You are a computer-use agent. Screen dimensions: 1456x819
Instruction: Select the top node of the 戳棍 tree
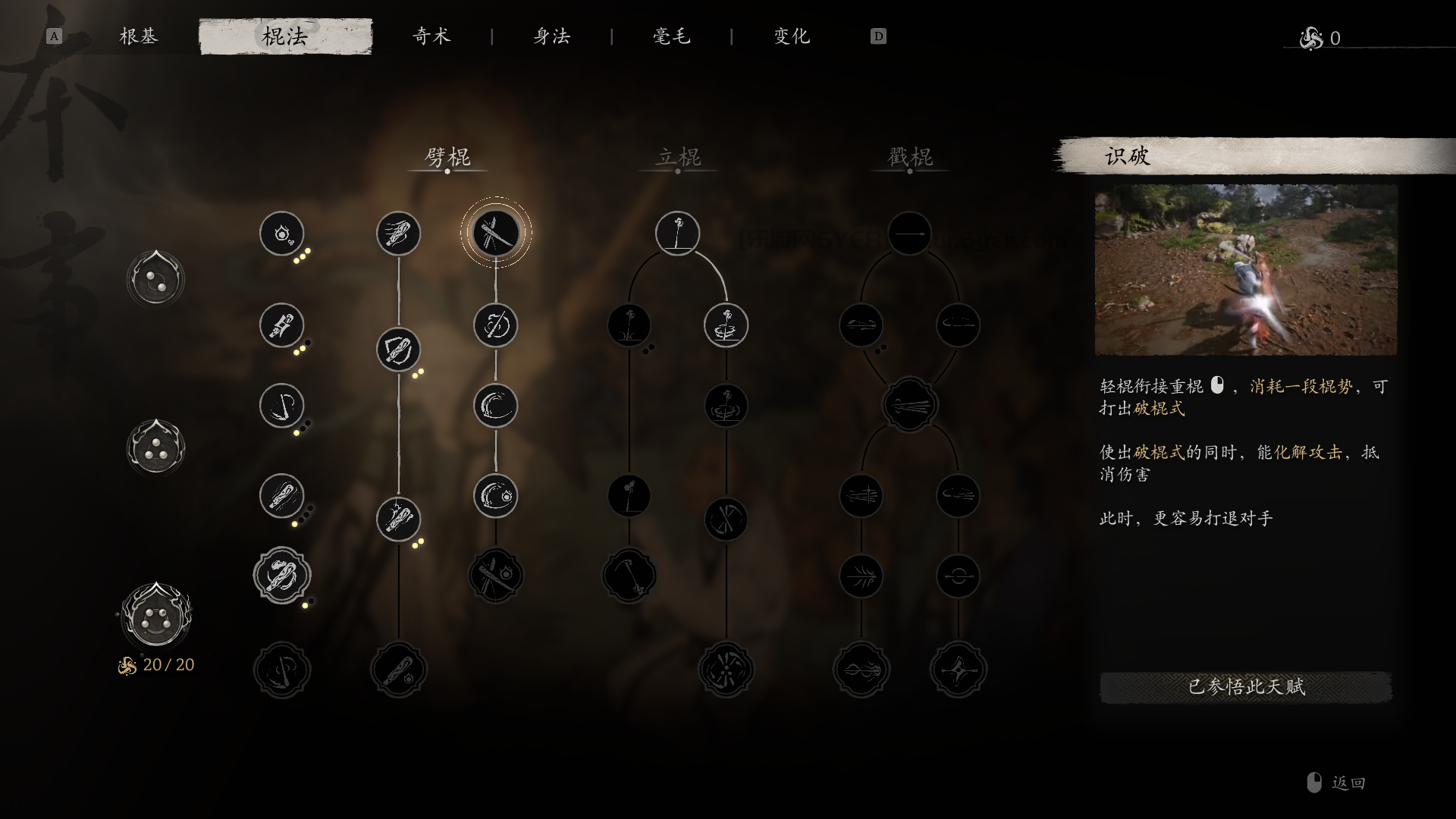[x=909, y=233]
